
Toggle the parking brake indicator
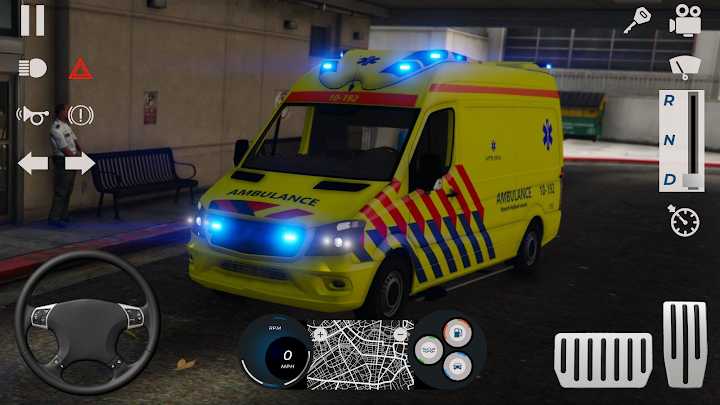[x=80, y=115]
